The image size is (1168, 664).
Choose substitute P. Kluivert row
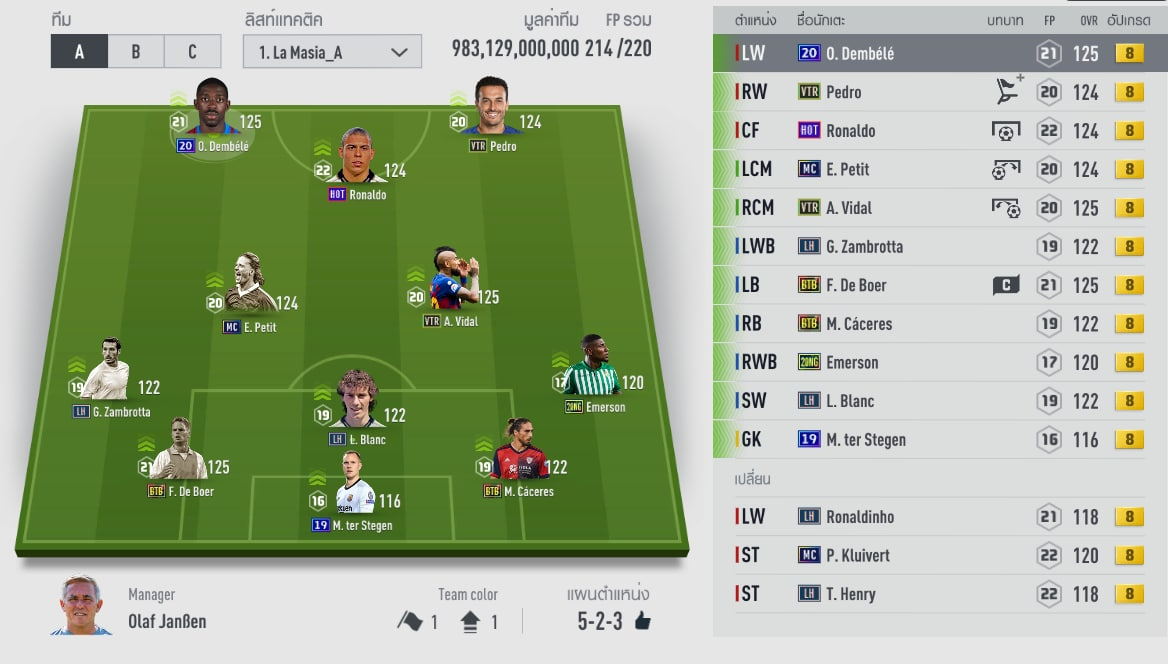click(x=940, y=555)
